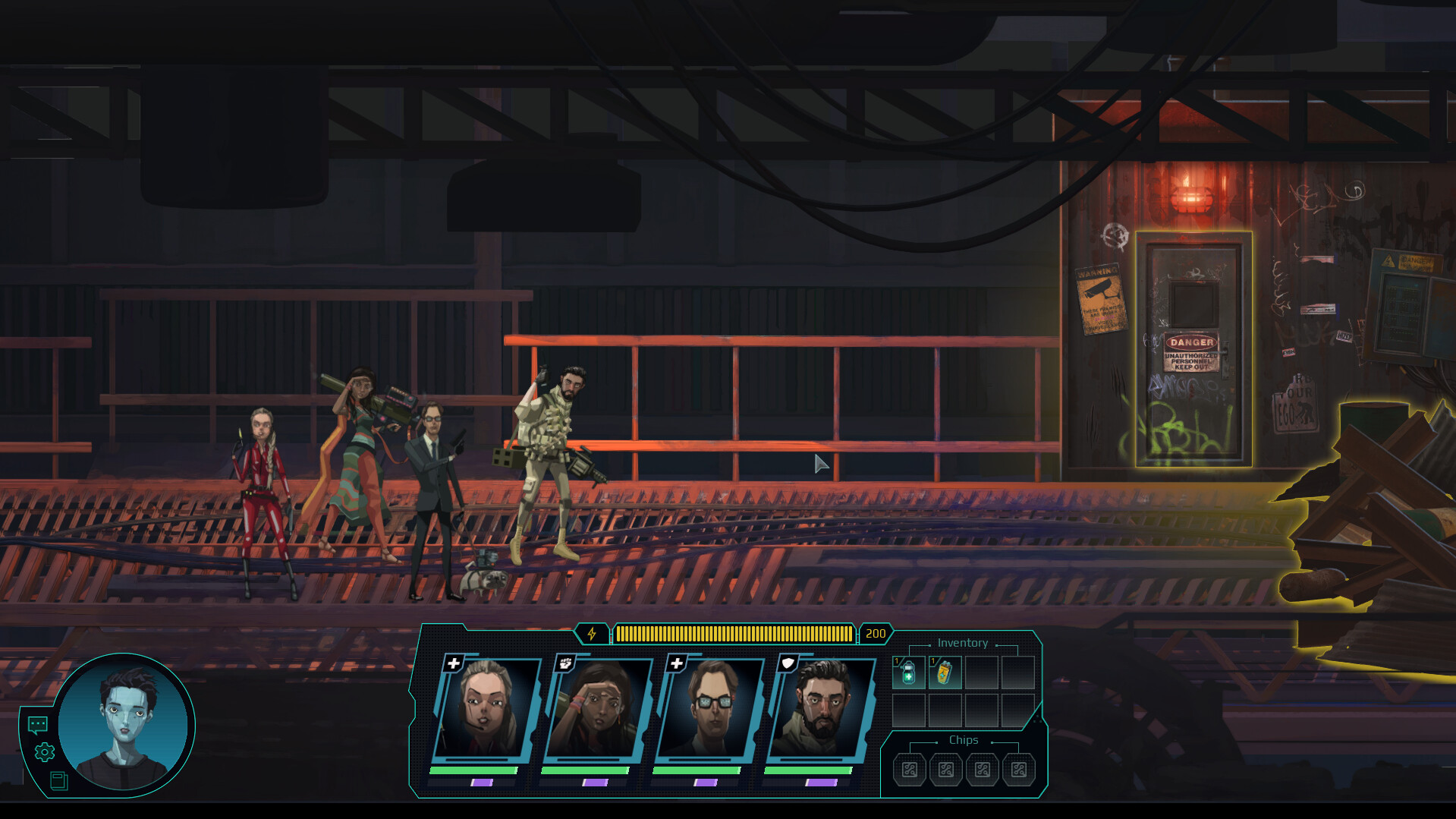The width and height of the screenshot is (1456, 819).
Task: Click the fist ability icon on the second character card
Action: pyautogui.click(x=564, y=663)
